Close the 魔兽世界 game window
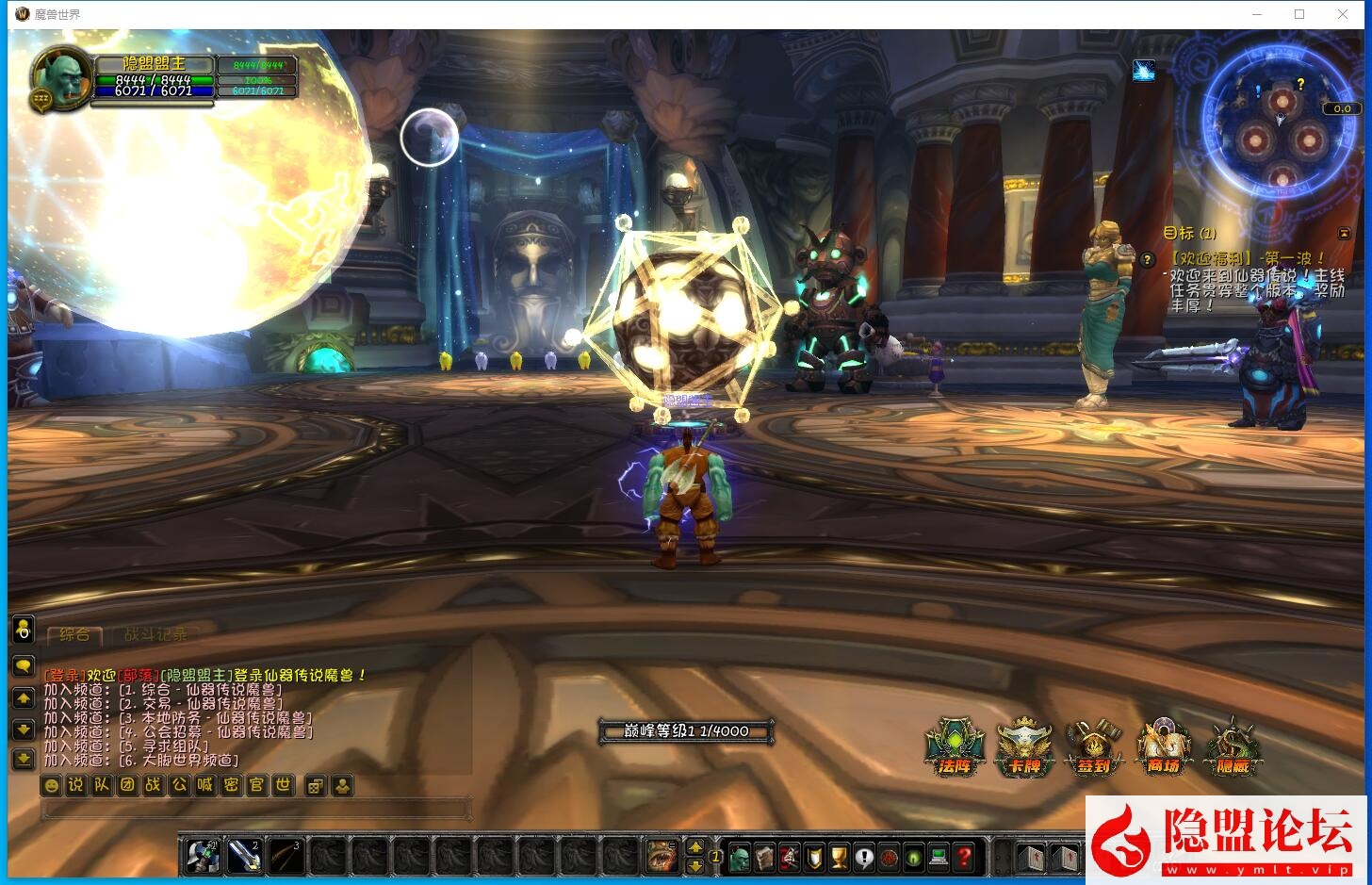The width and height of the screenshot is (1372, 885). [x=1343, y=14]
